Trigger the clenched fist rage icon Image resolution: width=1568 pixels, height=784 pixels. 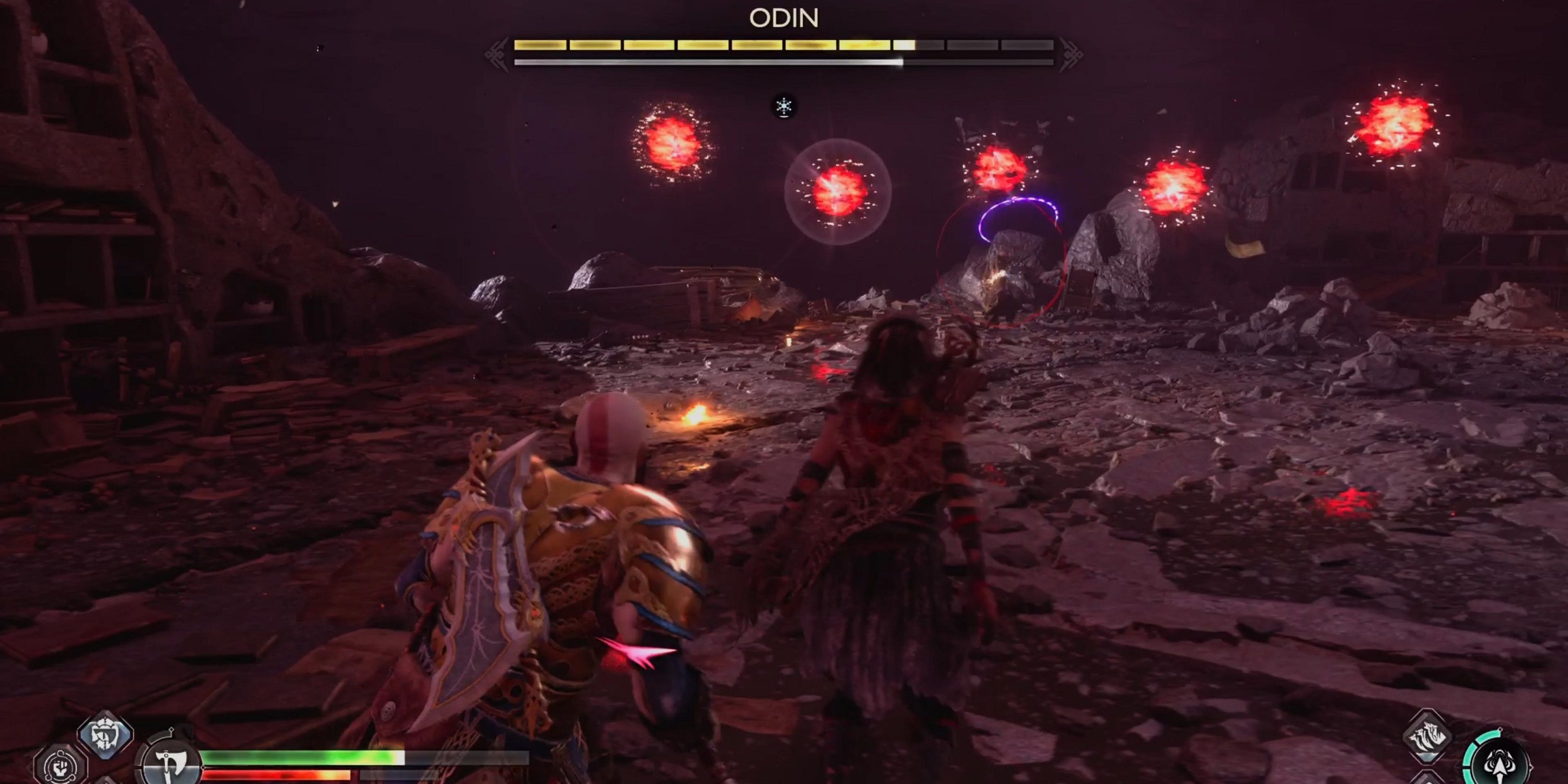tap(60, 766)
